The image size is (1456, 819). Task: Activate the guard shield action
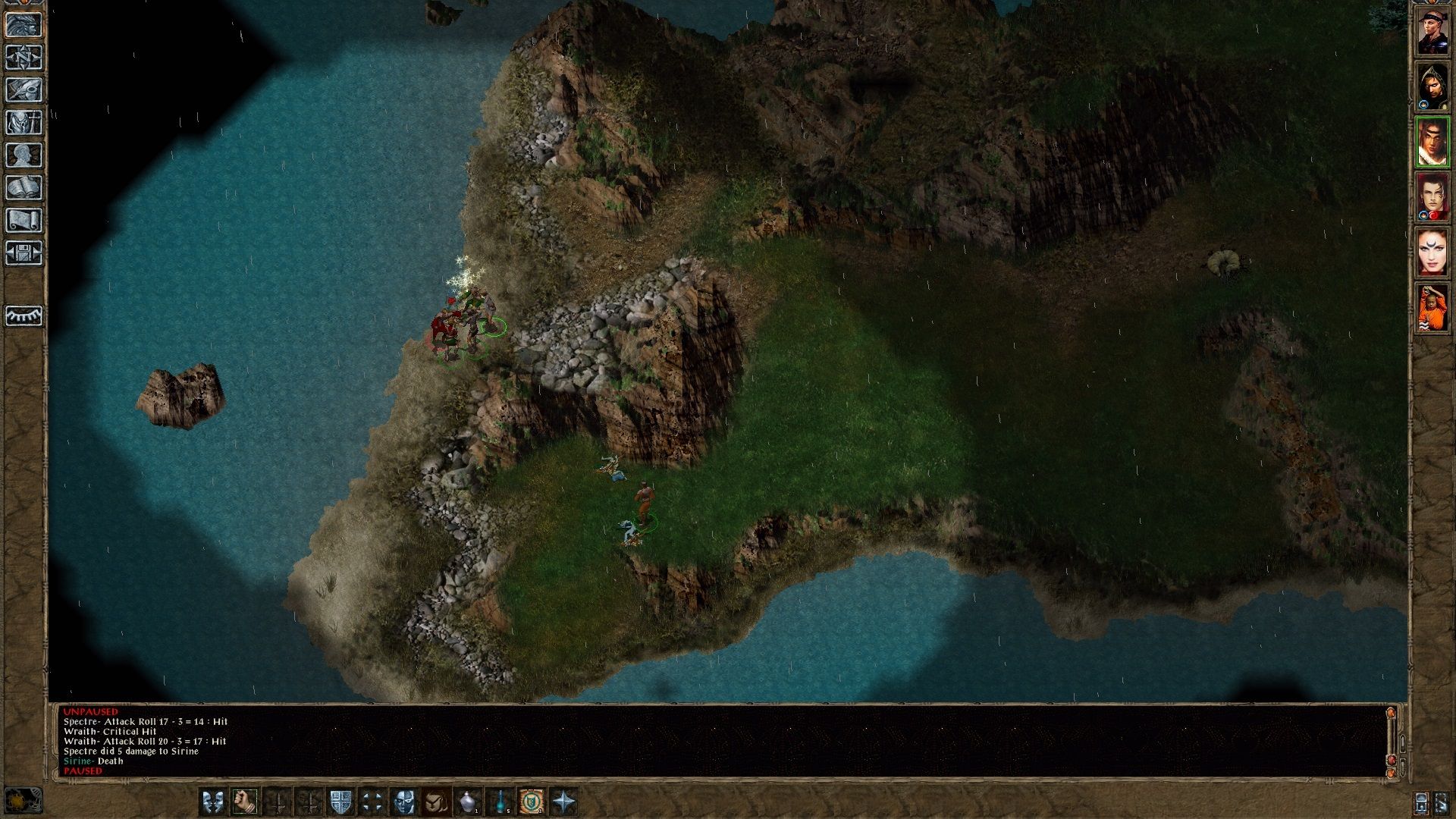pos(340,801)
